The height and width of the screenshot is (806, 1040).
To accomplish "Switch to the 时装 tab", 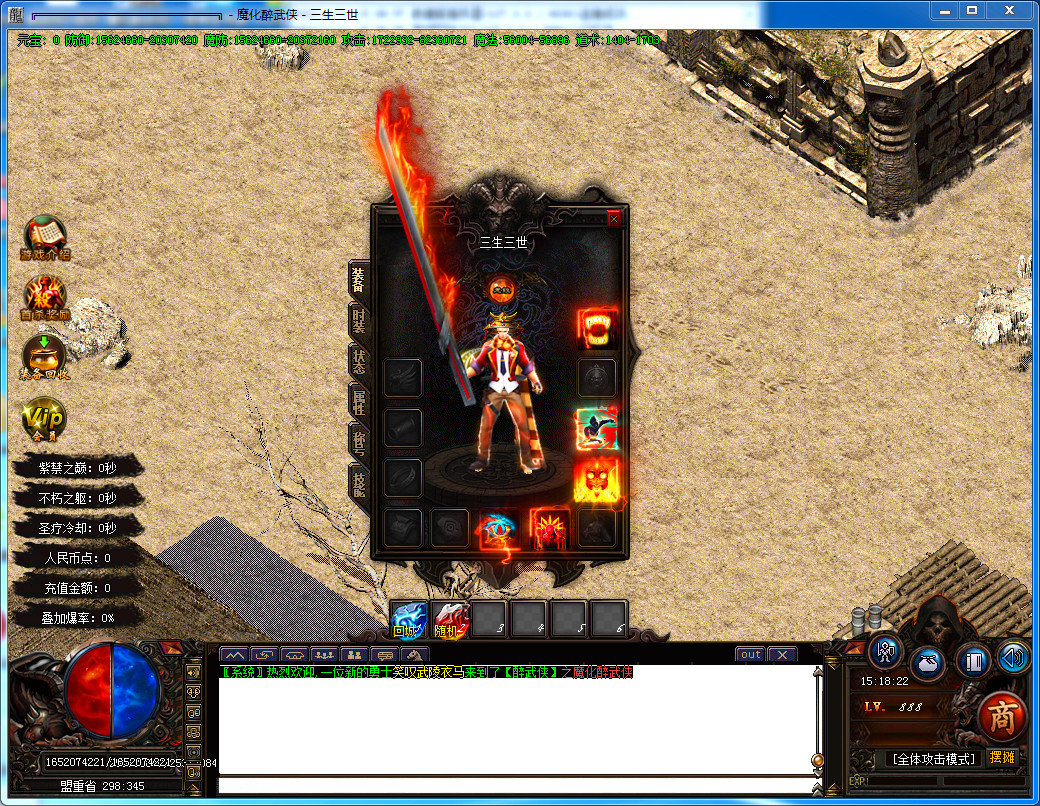I will click(359, 322).
